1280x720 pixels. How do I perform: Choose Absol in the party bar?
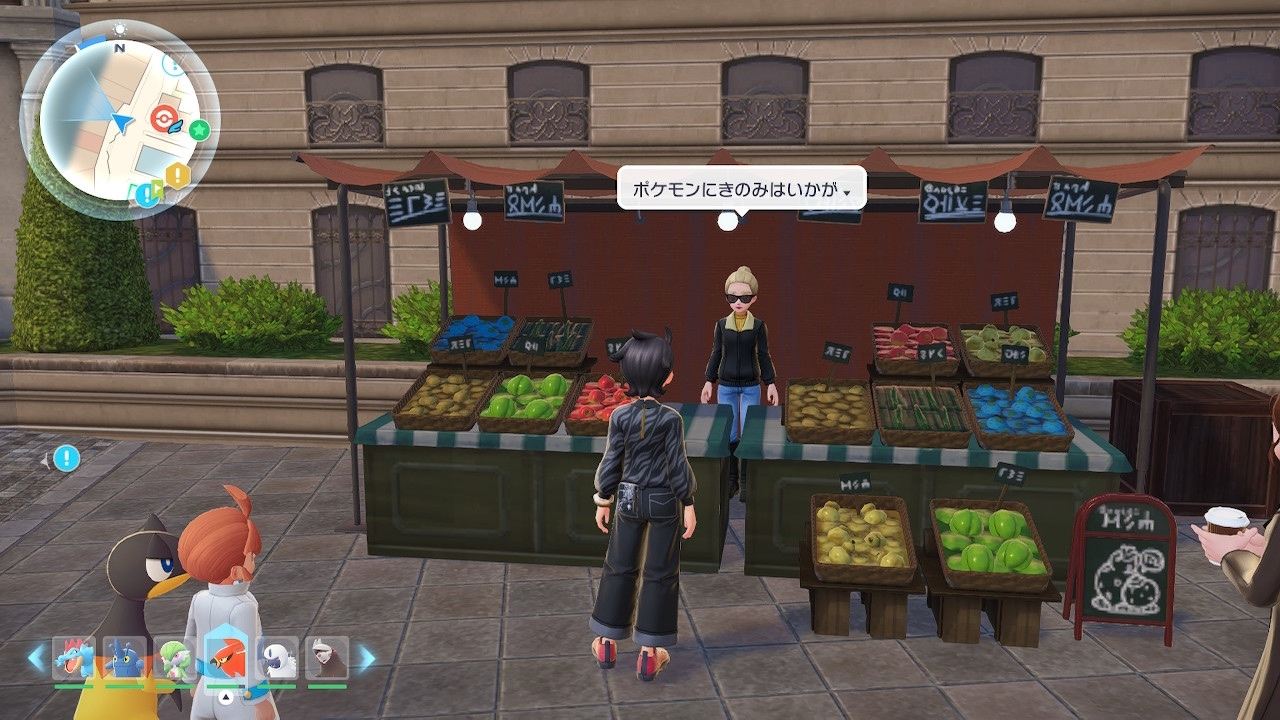click(277, 658)
